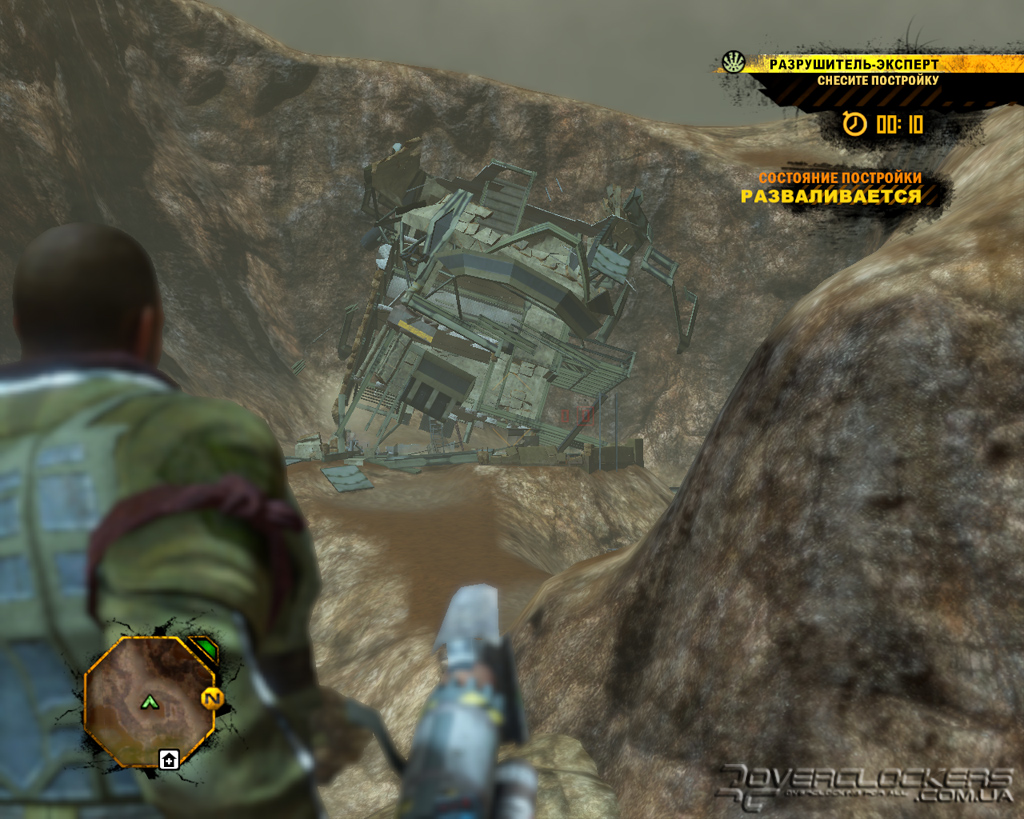This screenshot has width=1024, height=819.
Task: Click the octagonal minimap
Action: click(148, 700)
